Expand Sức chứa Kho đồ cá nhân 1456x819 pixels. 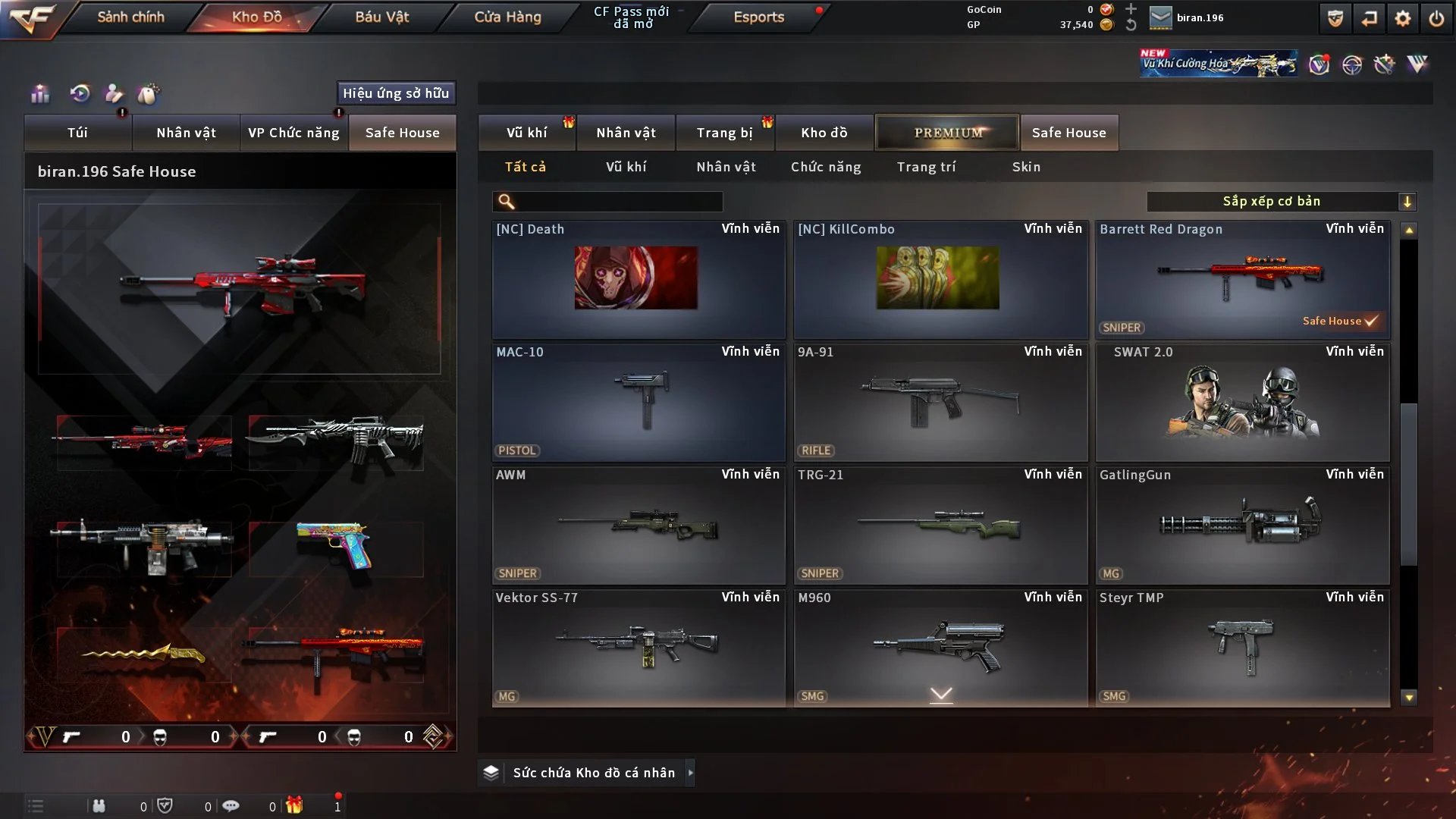coord(593,773)
